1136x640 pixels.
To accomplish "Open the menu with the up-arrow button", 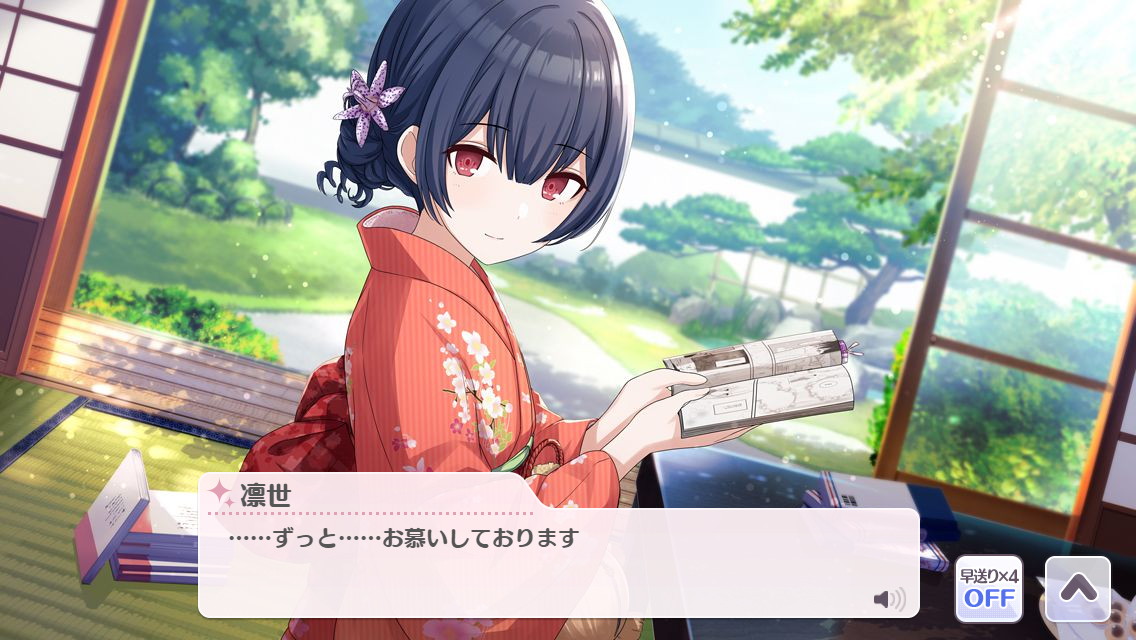I will (1077, 589).
